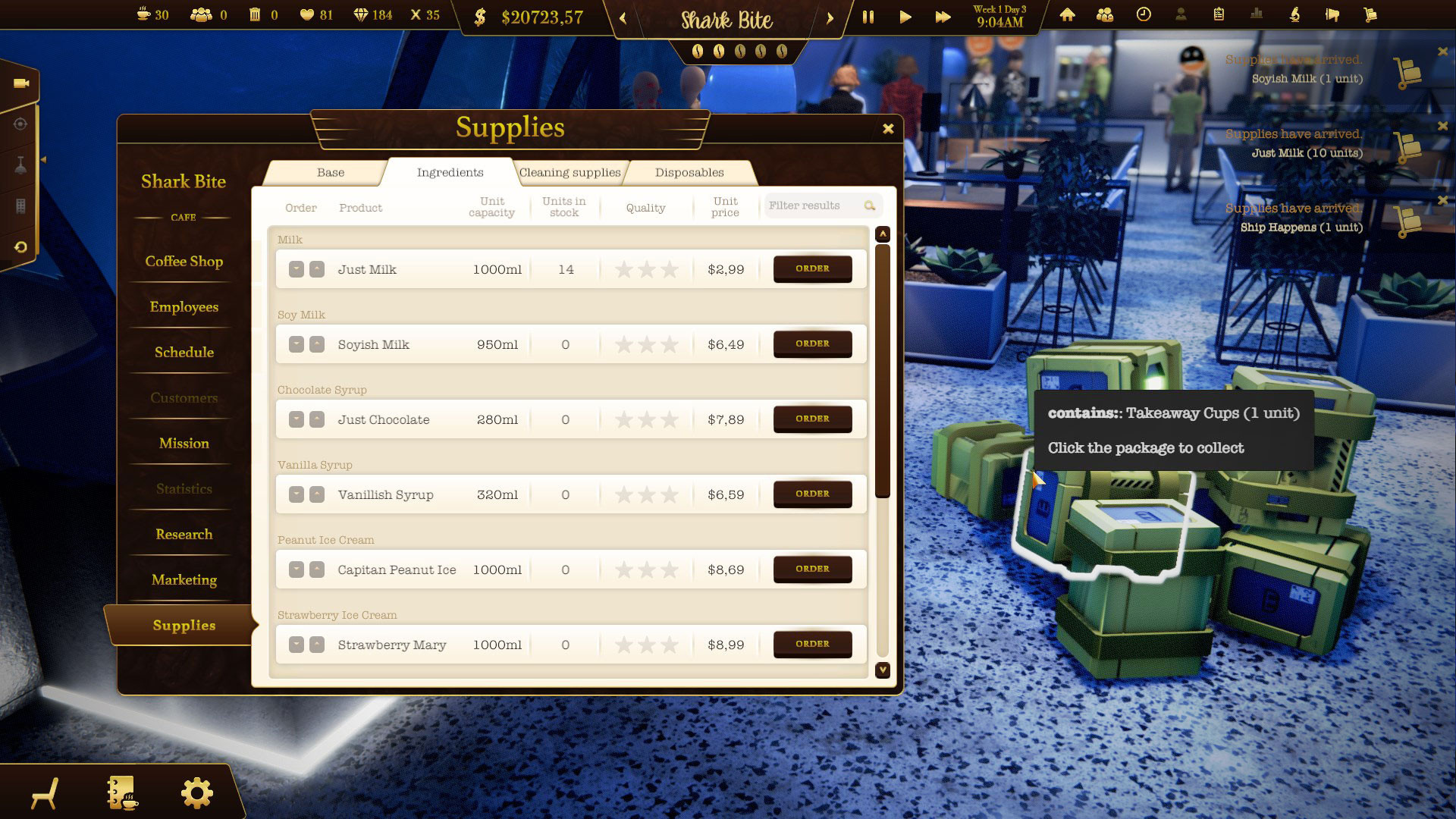This screenshot has width=1456, height=819.
Task: Select the megaphone marketing icon
Action: (x=1332, y=15)
